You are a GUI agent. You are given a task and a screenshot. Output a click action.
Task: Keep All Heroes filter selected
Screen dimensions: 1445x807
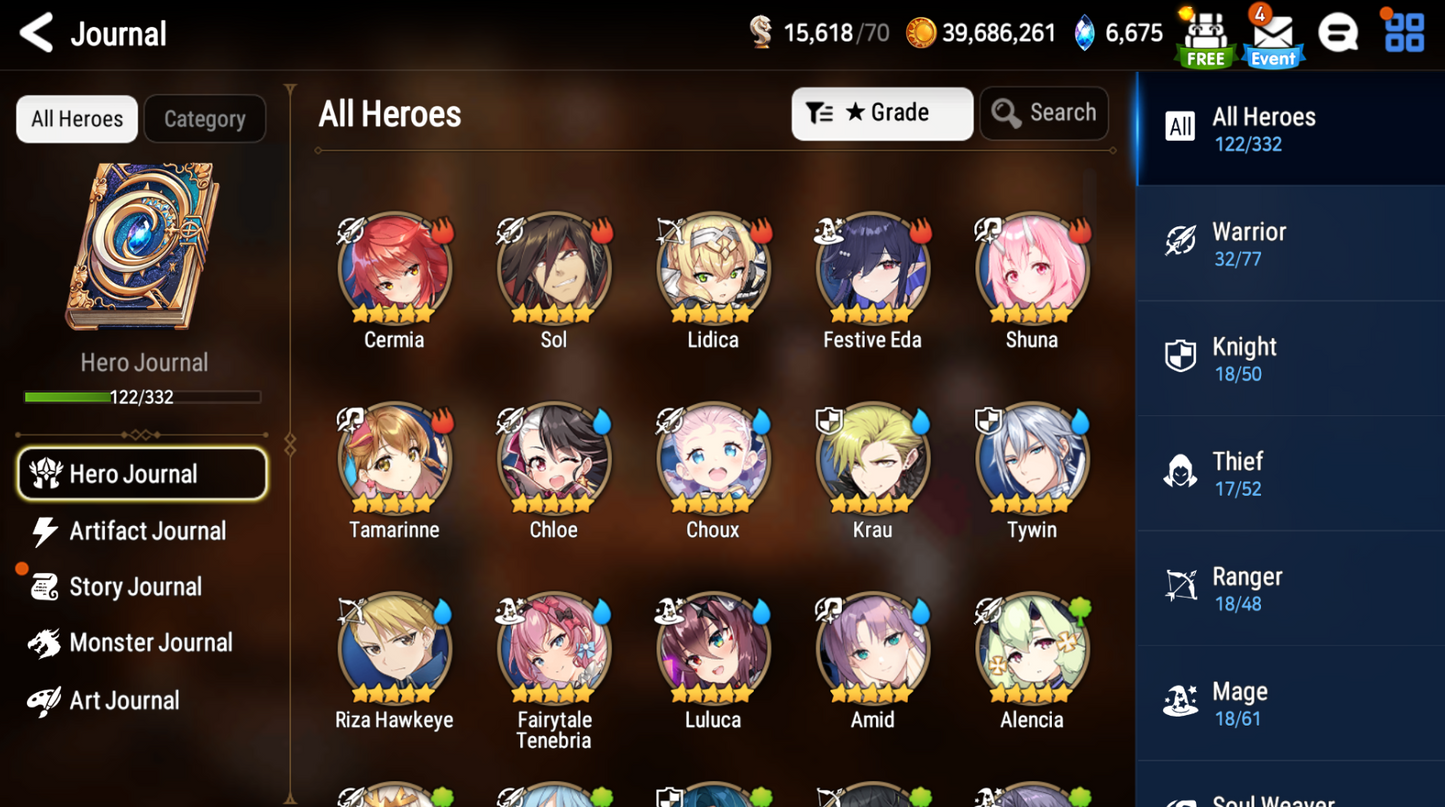[1289, 128]
